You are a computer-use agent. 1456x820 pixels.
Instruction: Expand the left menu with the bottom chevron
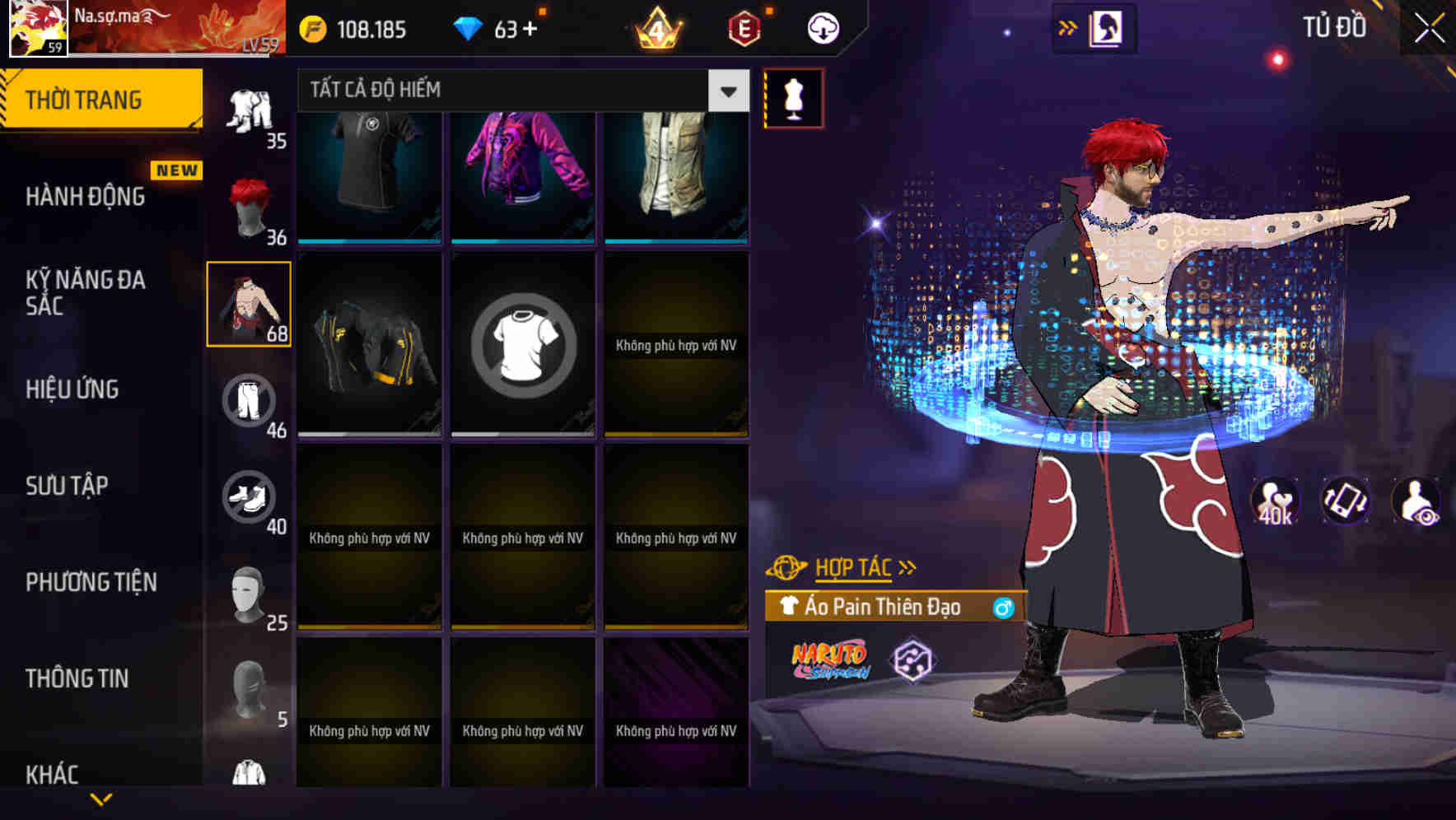pos(101,799)
